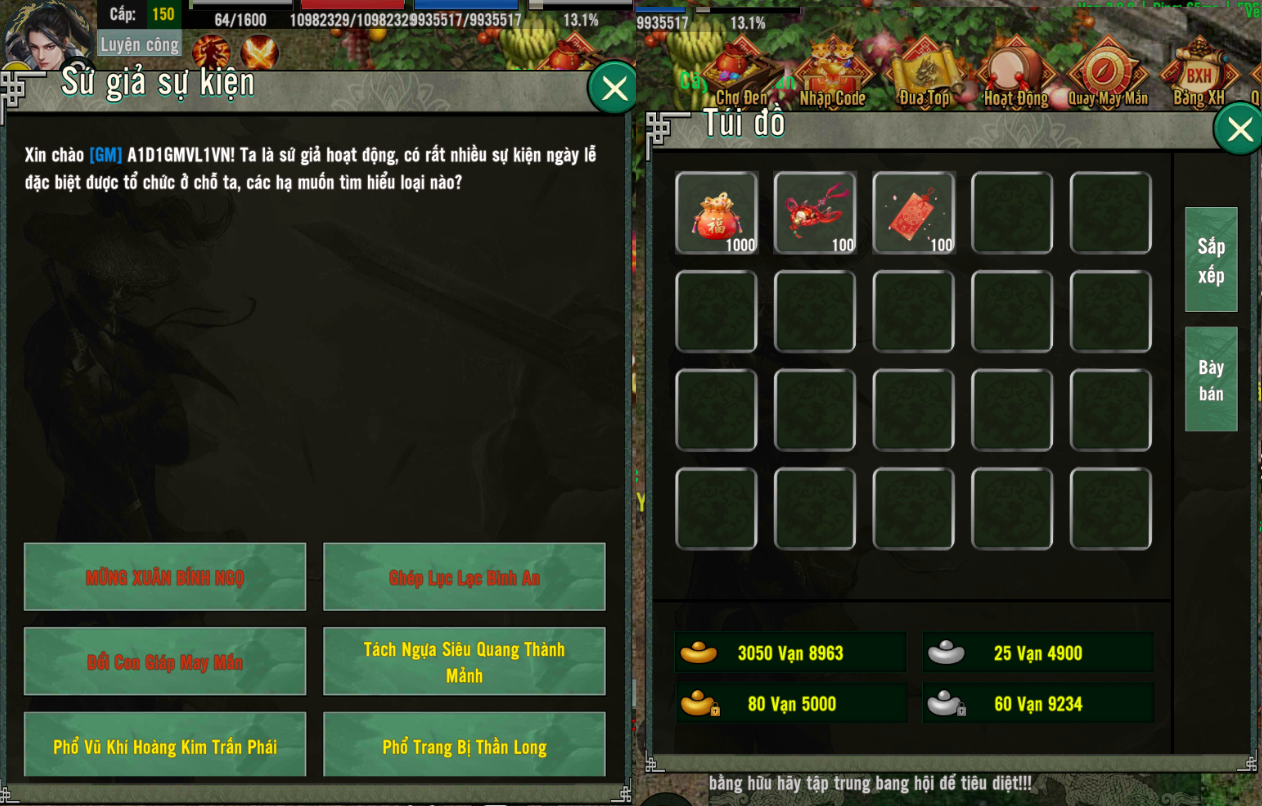The image size is (1262, 806).
Task: Pick the Phổ Trang Bị Thần Long option
Action: (x=464, y=746)
